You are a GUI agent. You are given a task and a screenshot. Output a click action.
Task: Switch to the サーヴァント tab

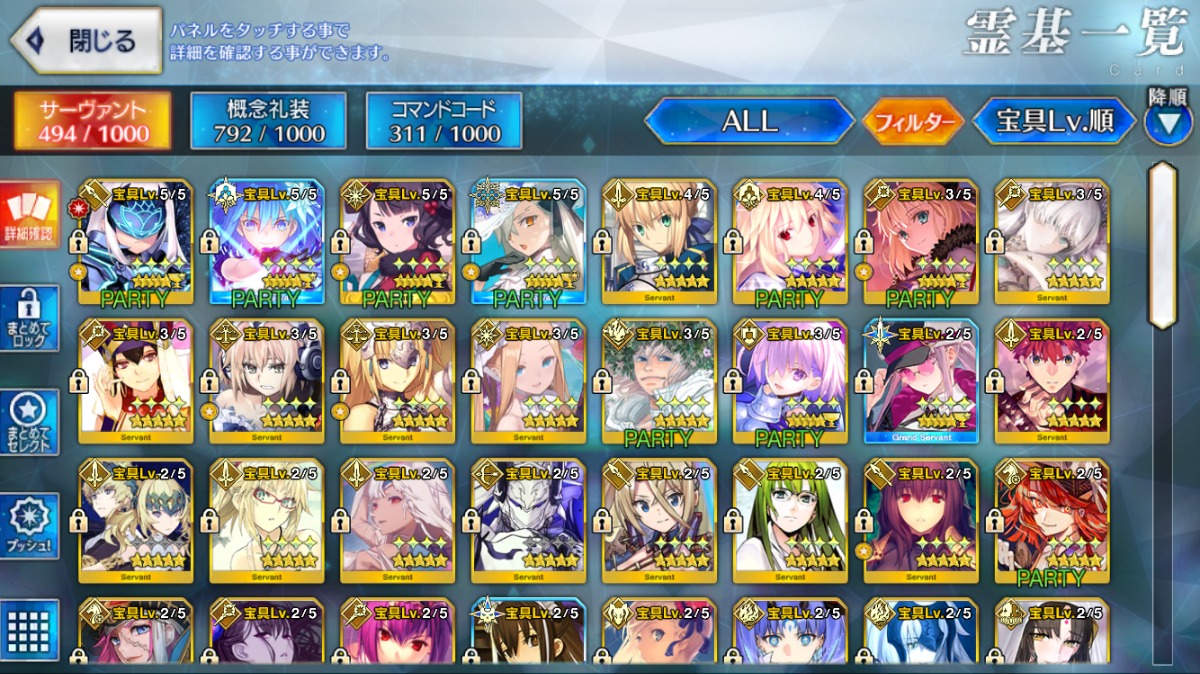(x=92, y=121)
